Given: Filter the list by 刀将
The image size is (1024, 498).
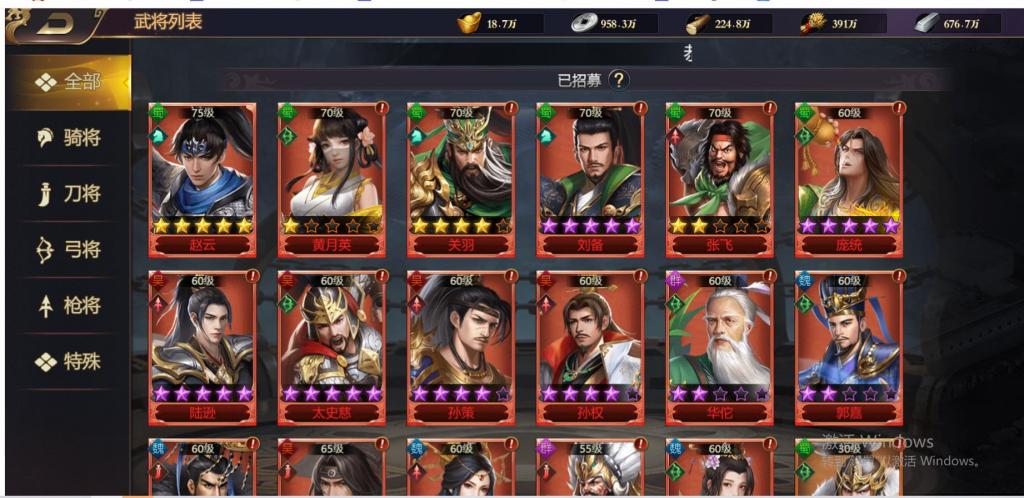Looking at the screenshot, I should click(x=69, y=194).
